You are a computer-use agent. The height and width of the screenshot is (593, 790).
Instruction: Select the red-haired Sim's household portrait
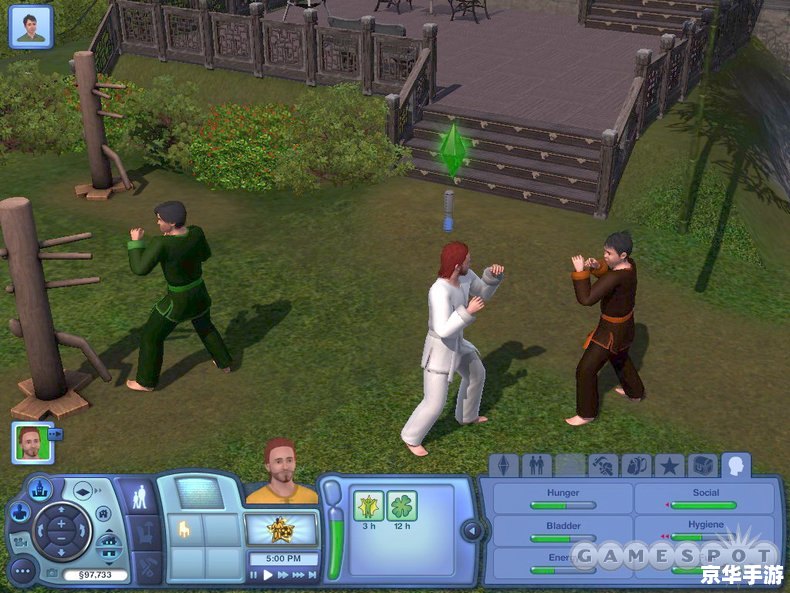(32, 442)
